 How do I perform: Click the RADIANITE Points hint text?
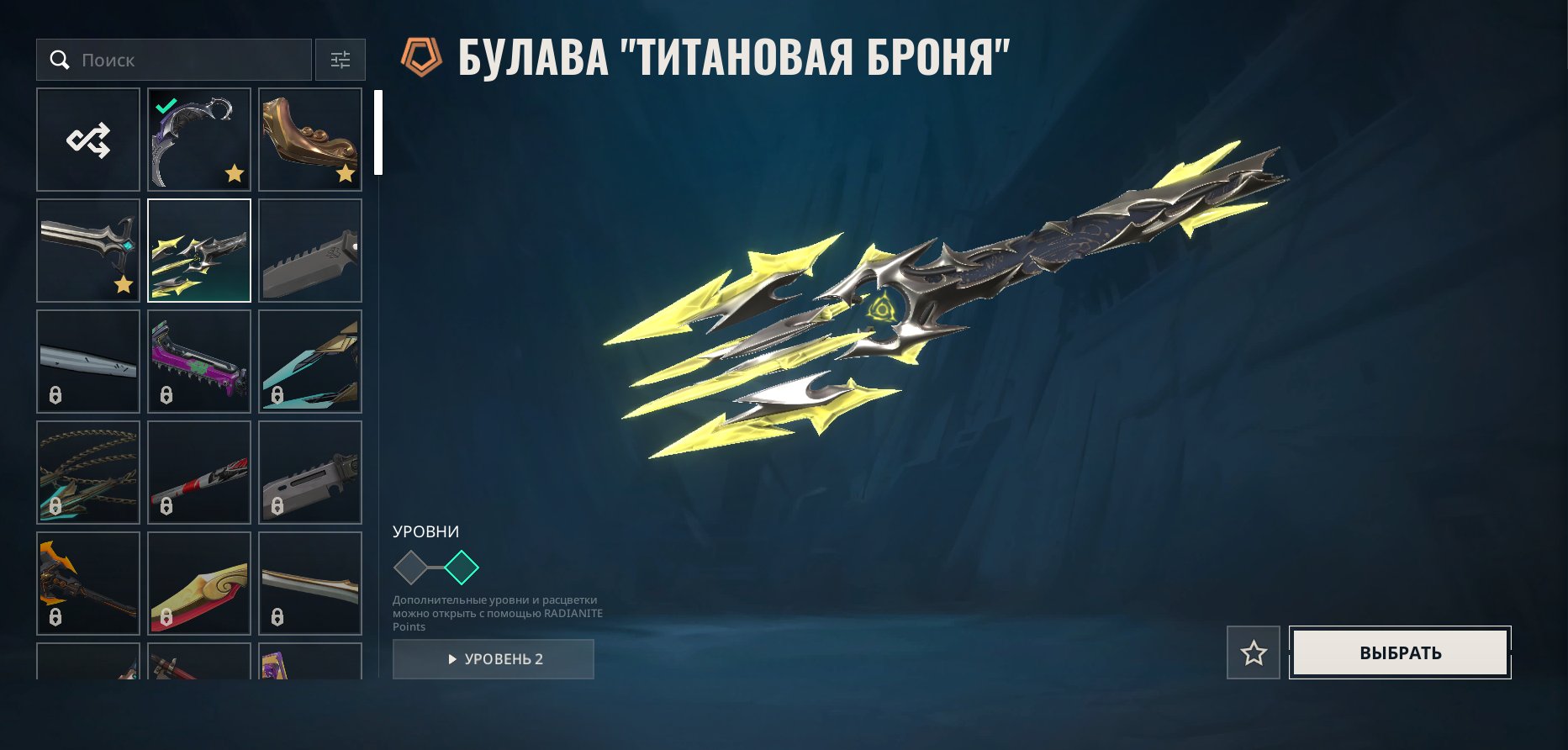[496, 613]
